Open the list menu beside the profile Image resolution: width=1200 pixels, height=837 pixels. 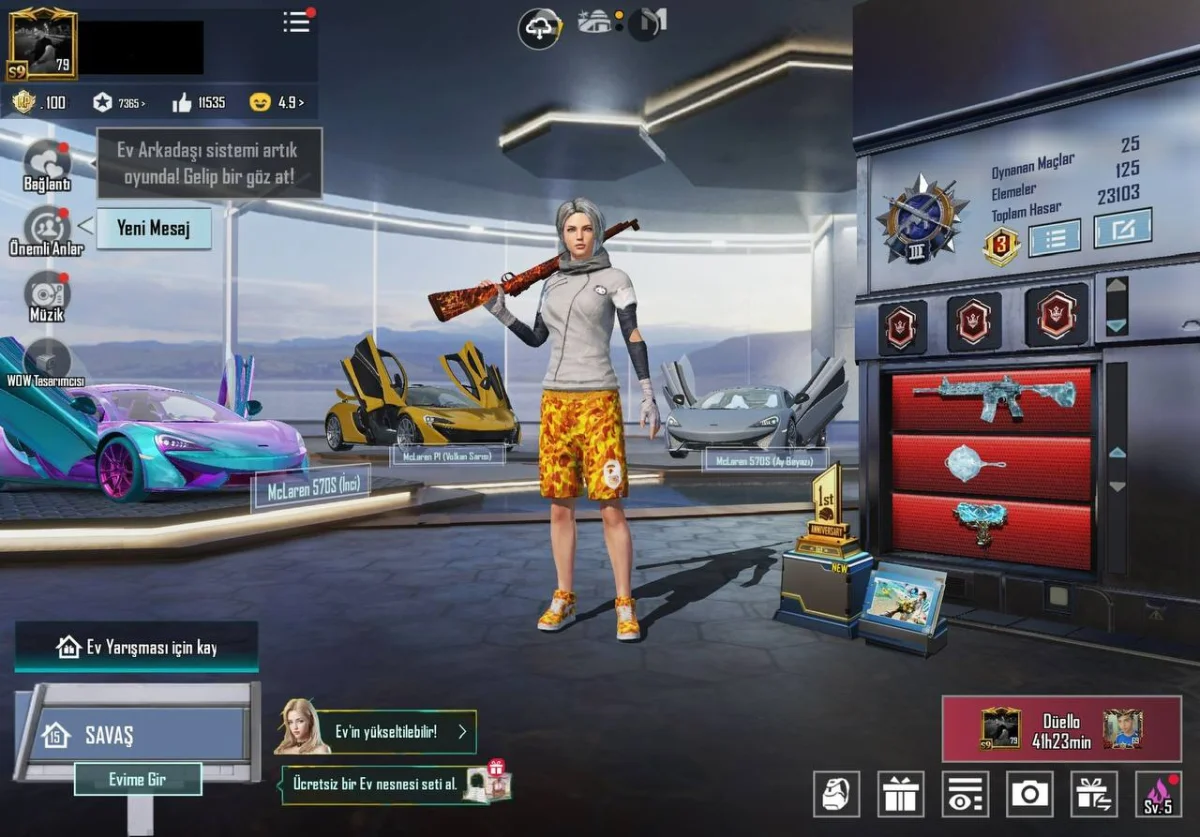[x=297, y=22]
